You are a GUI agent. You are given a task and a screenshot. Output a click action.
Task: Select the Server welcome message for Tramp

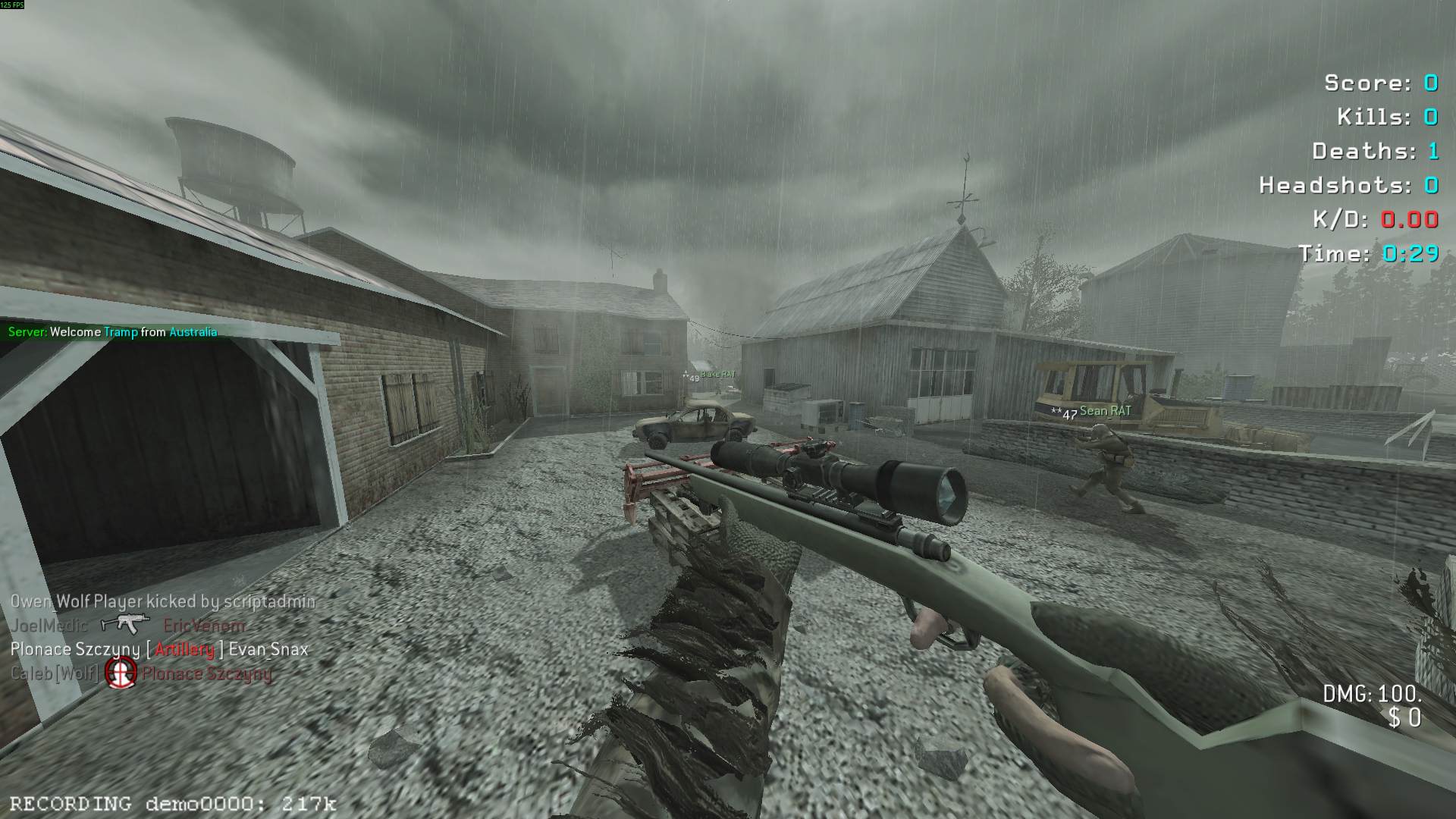coord(112,332)
